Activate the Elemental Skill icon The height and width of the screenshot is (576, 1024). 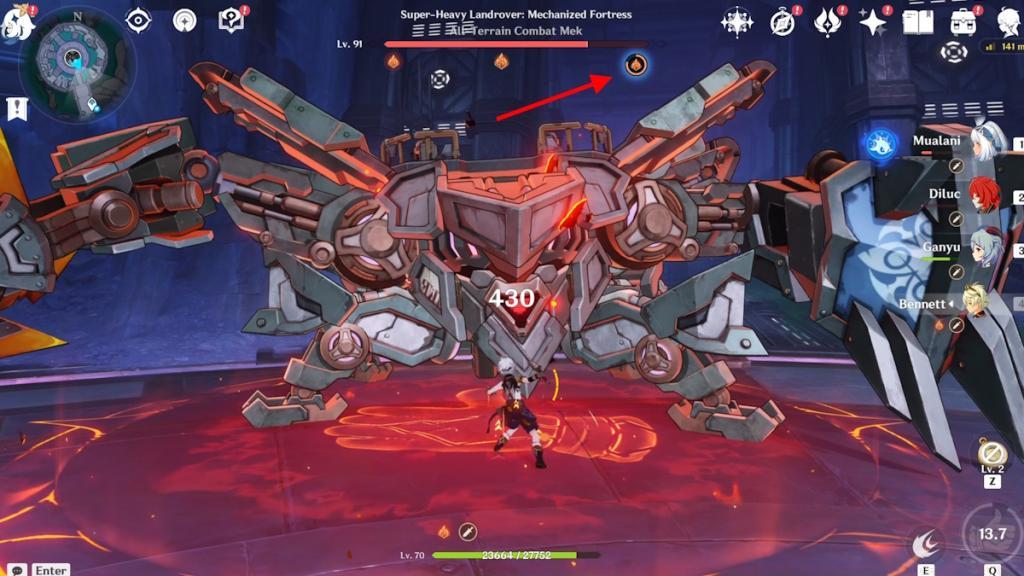coord(927,543)
